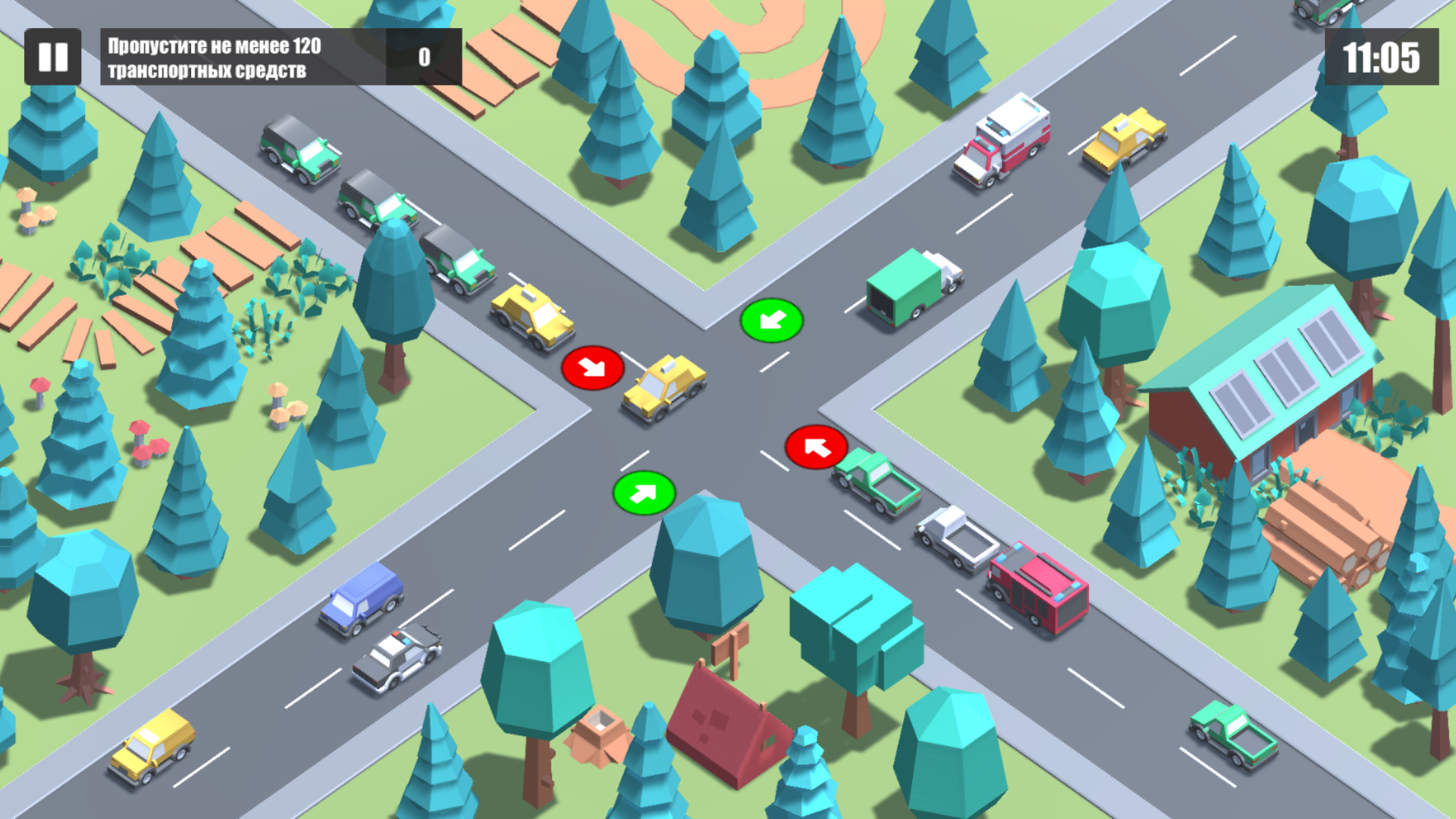Select the ambulance on the upper road
Screen dimensions: 1456x819
[1003, 140]
